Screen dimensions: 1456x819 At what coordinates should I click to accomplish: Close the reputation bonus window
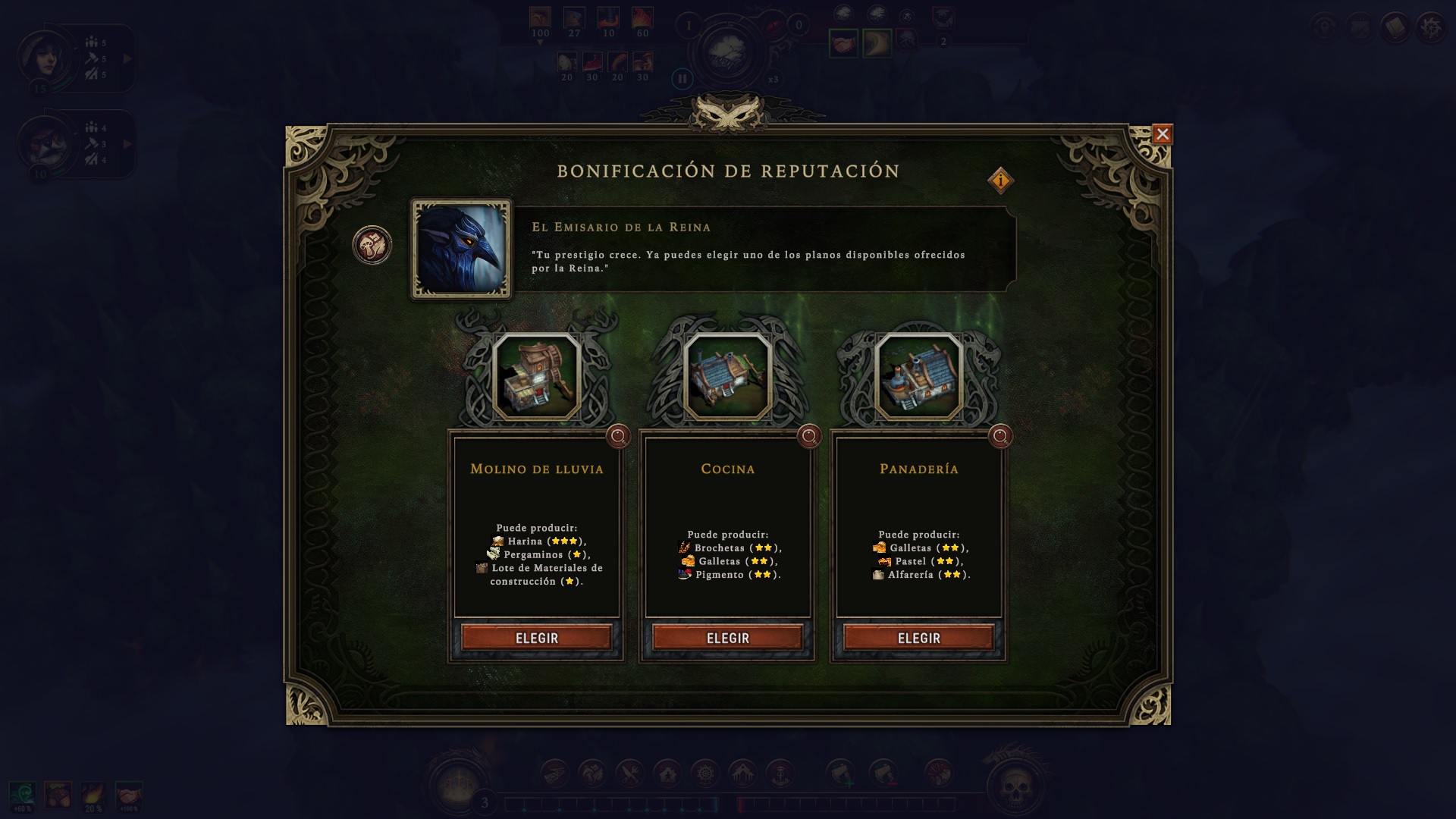[1162, 135]
